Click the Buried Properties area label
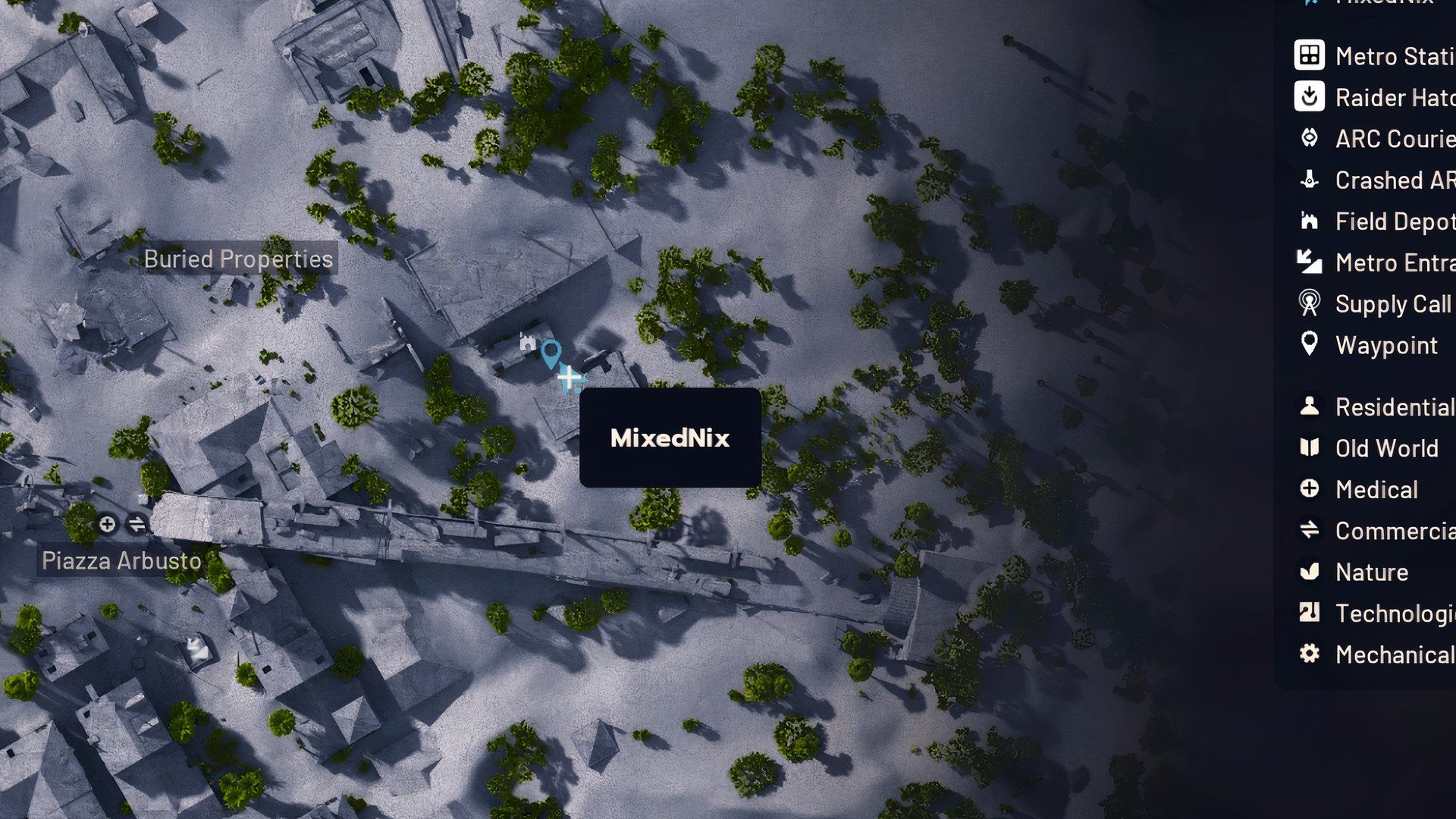The height and width of the screenshot is (819, 1456). [x=238, y=259]
